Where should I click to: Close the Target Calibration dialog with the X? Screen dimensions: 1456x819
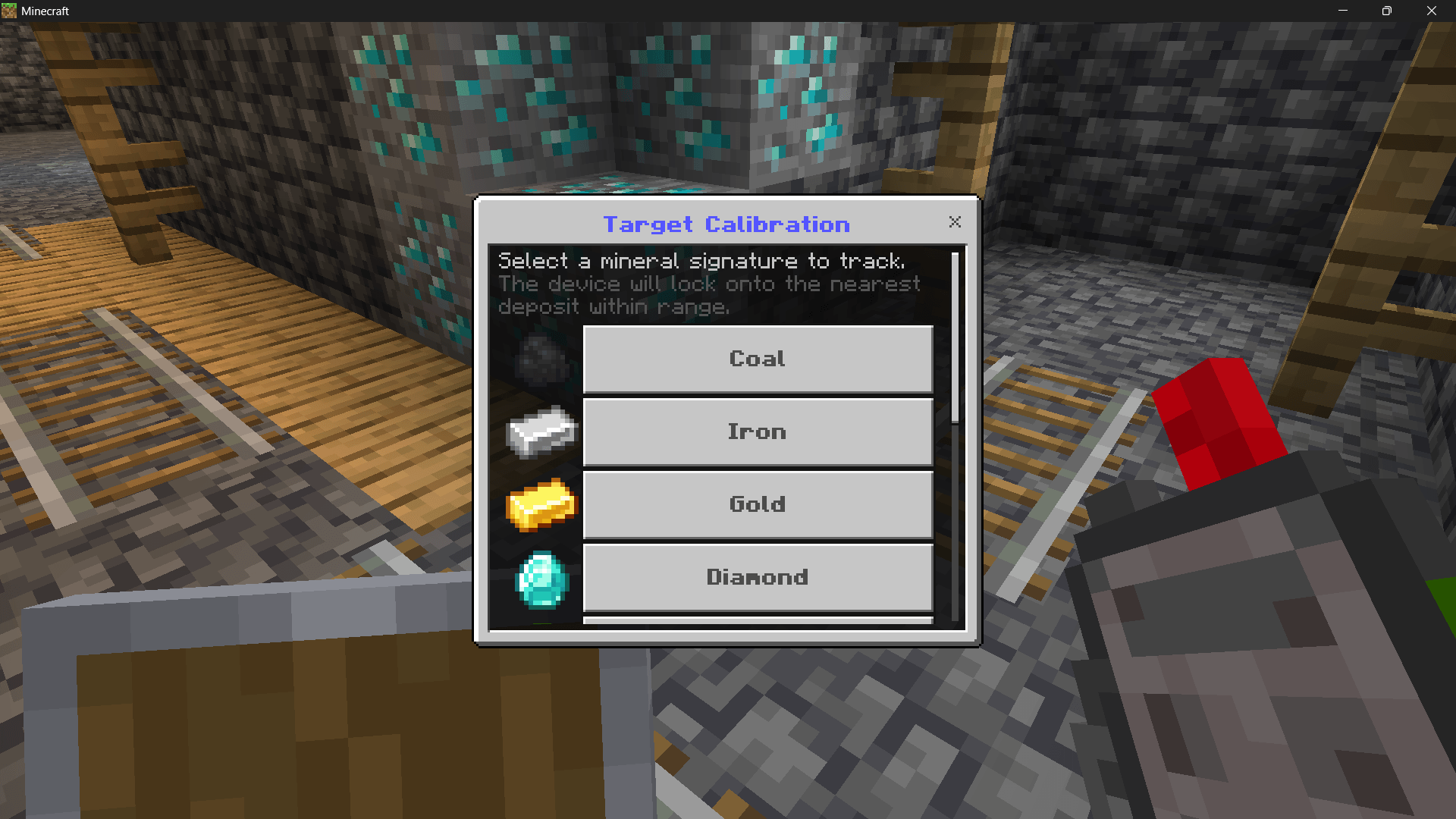(955, 222)
